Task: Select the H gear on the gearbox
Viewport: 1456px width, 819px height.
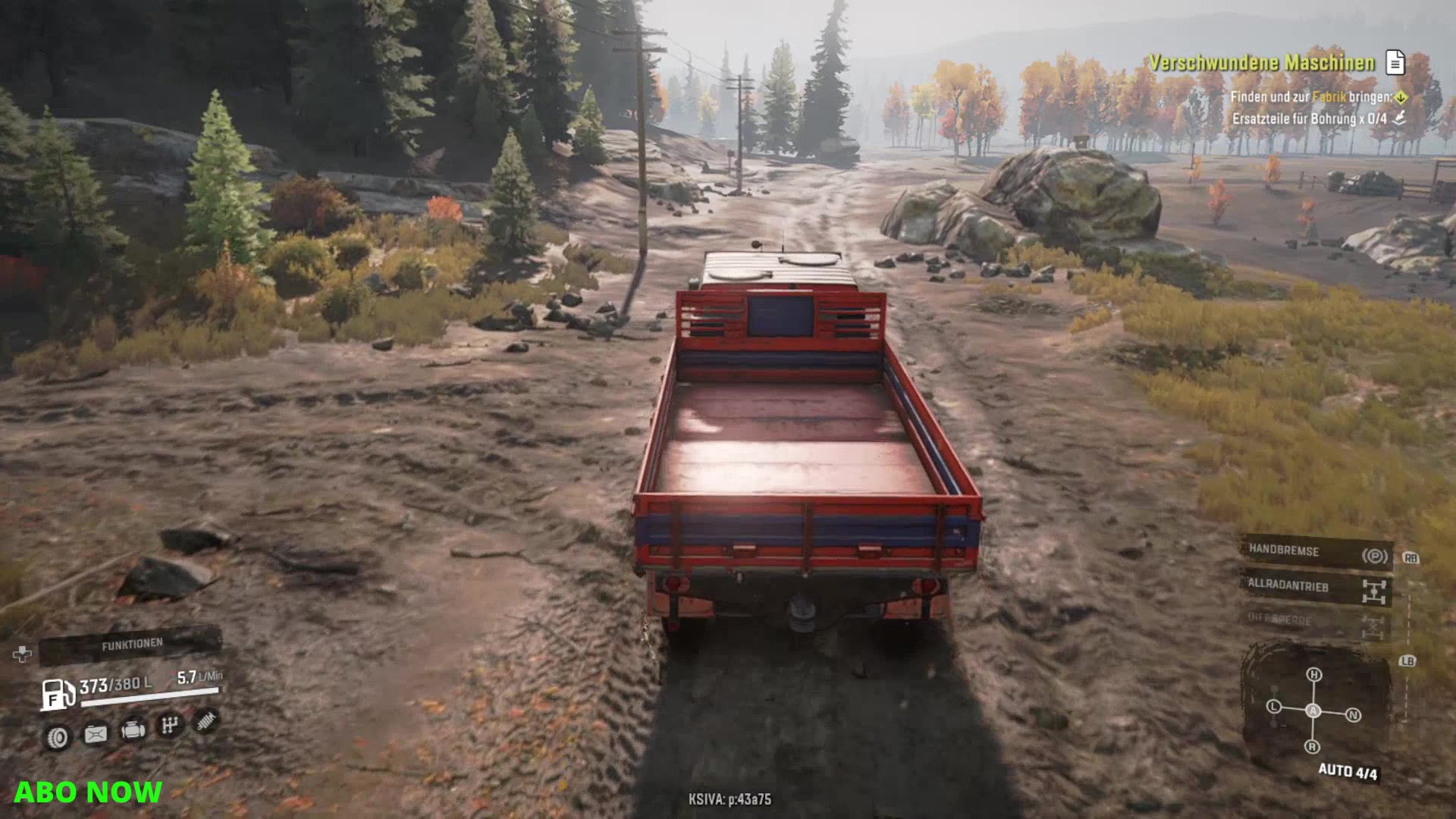Action: [x=1314, y=675]
